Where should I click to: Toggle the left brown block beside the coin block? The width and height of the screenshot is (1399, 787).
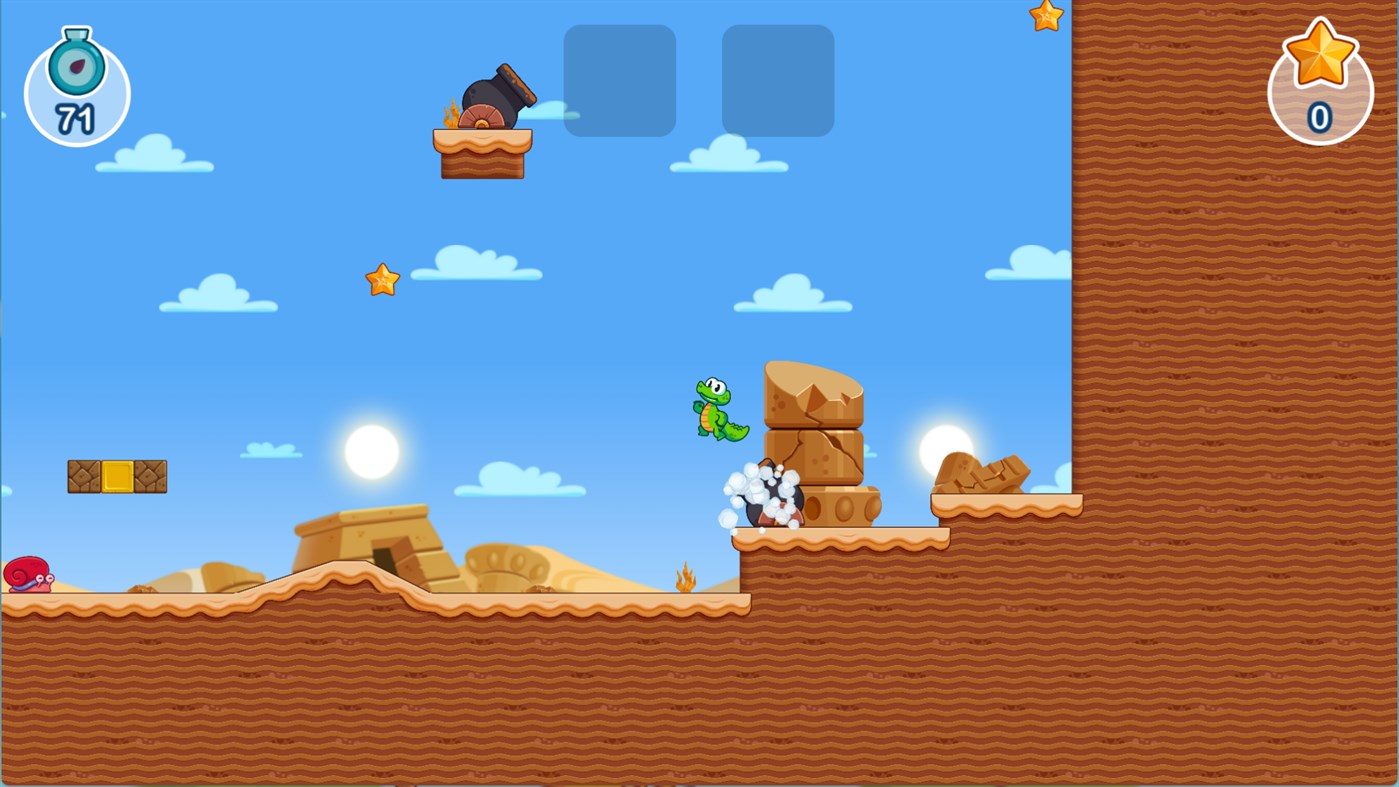[84, 475]
